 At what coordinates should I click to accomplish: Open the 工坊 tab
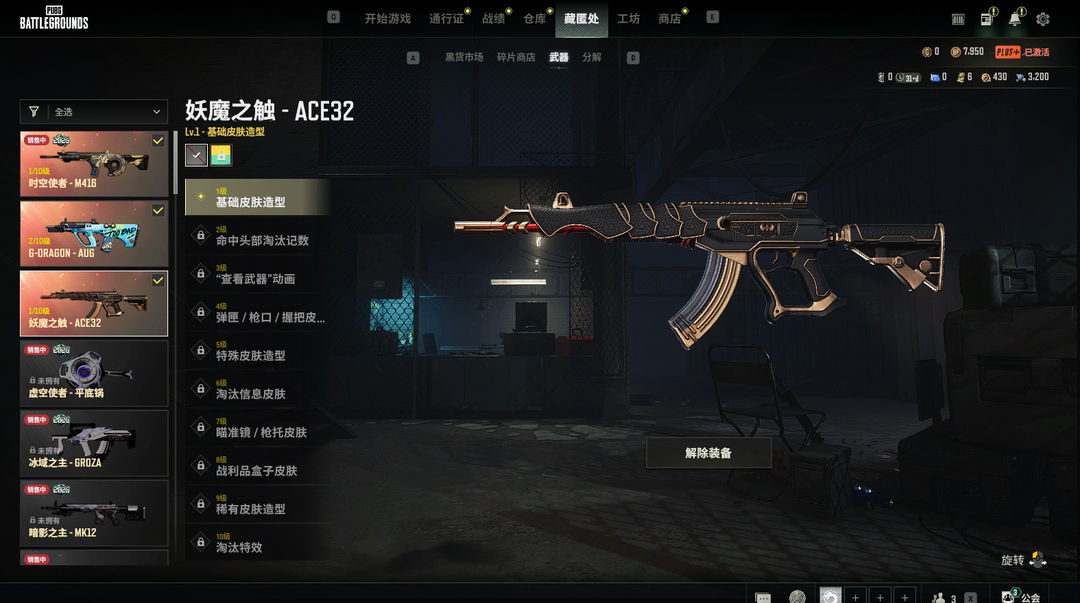coord(628,19)
